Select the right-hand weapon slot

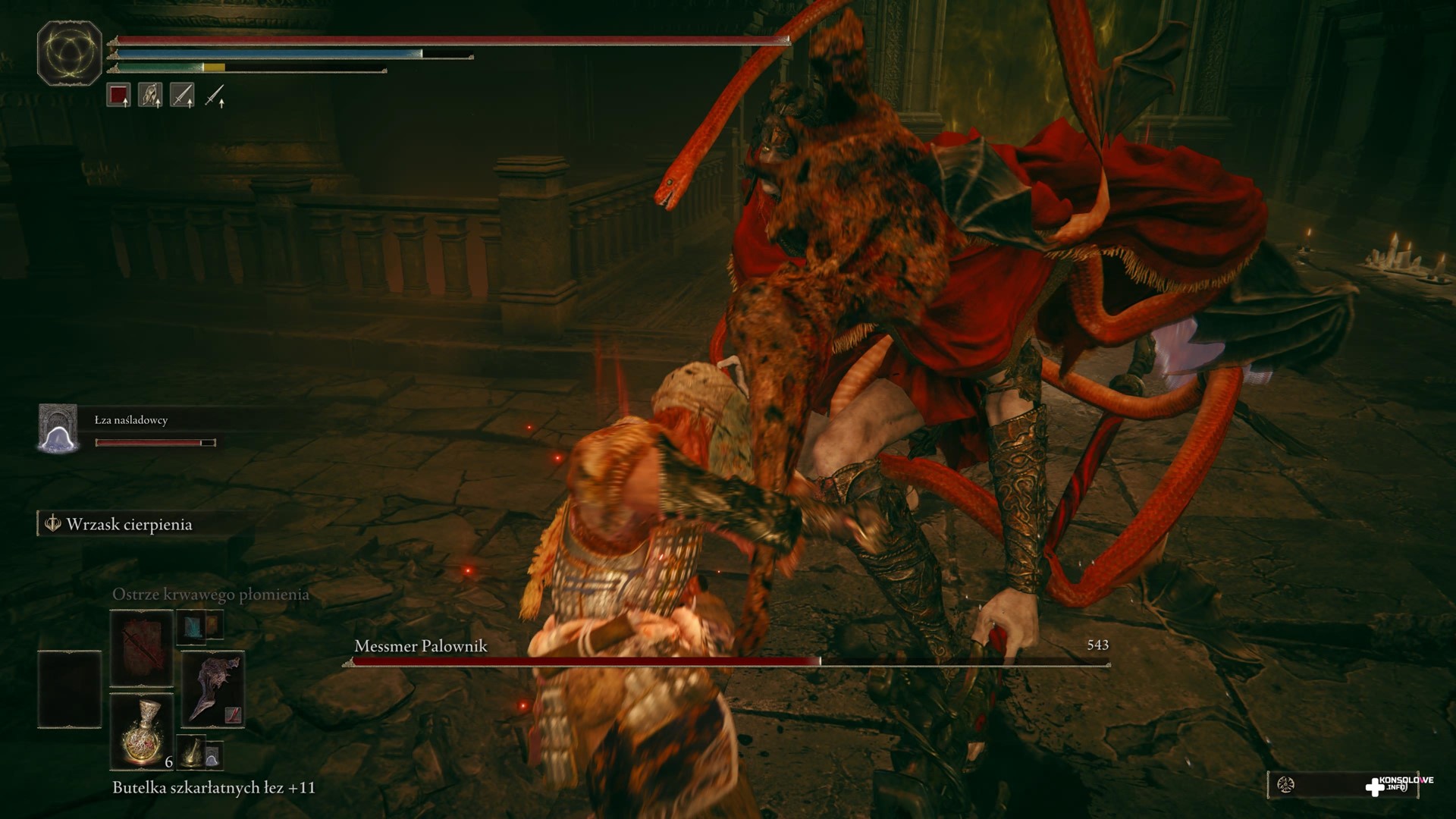(x=212, y=689)
